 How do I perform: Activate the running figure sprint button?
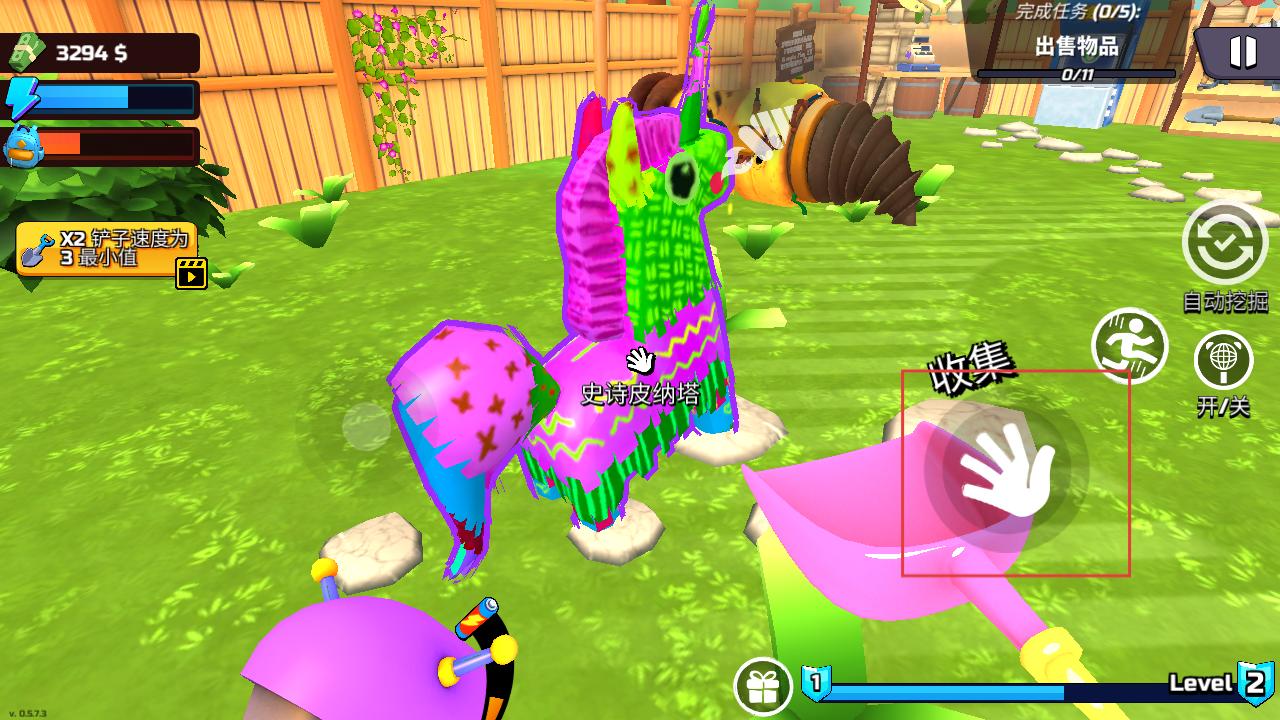point(1130,346)
